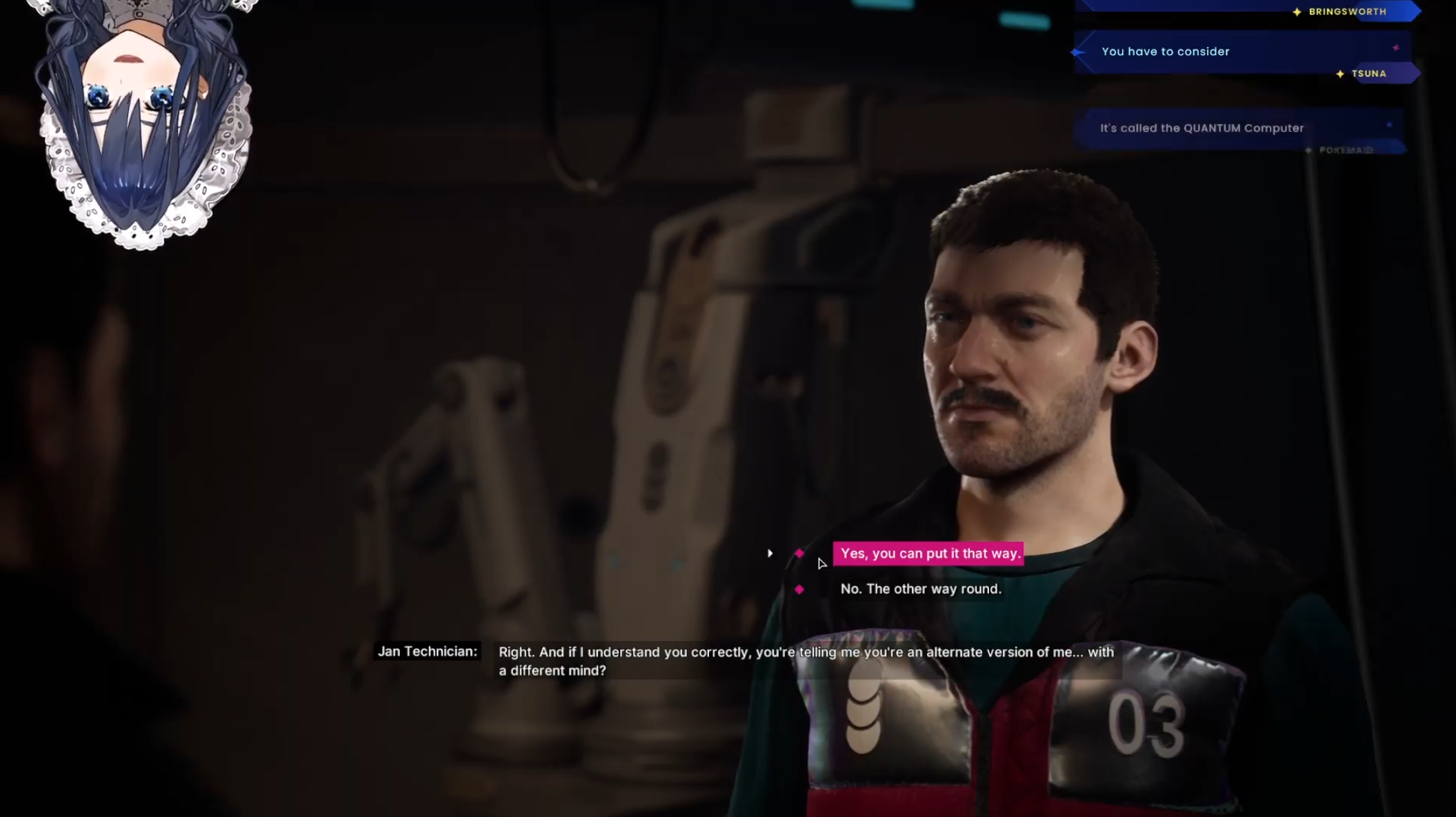Open the "QUANTUM Computer" chat message
Image resolution: width=1456 pixels, height=817 pixels.
point(1201,128)
